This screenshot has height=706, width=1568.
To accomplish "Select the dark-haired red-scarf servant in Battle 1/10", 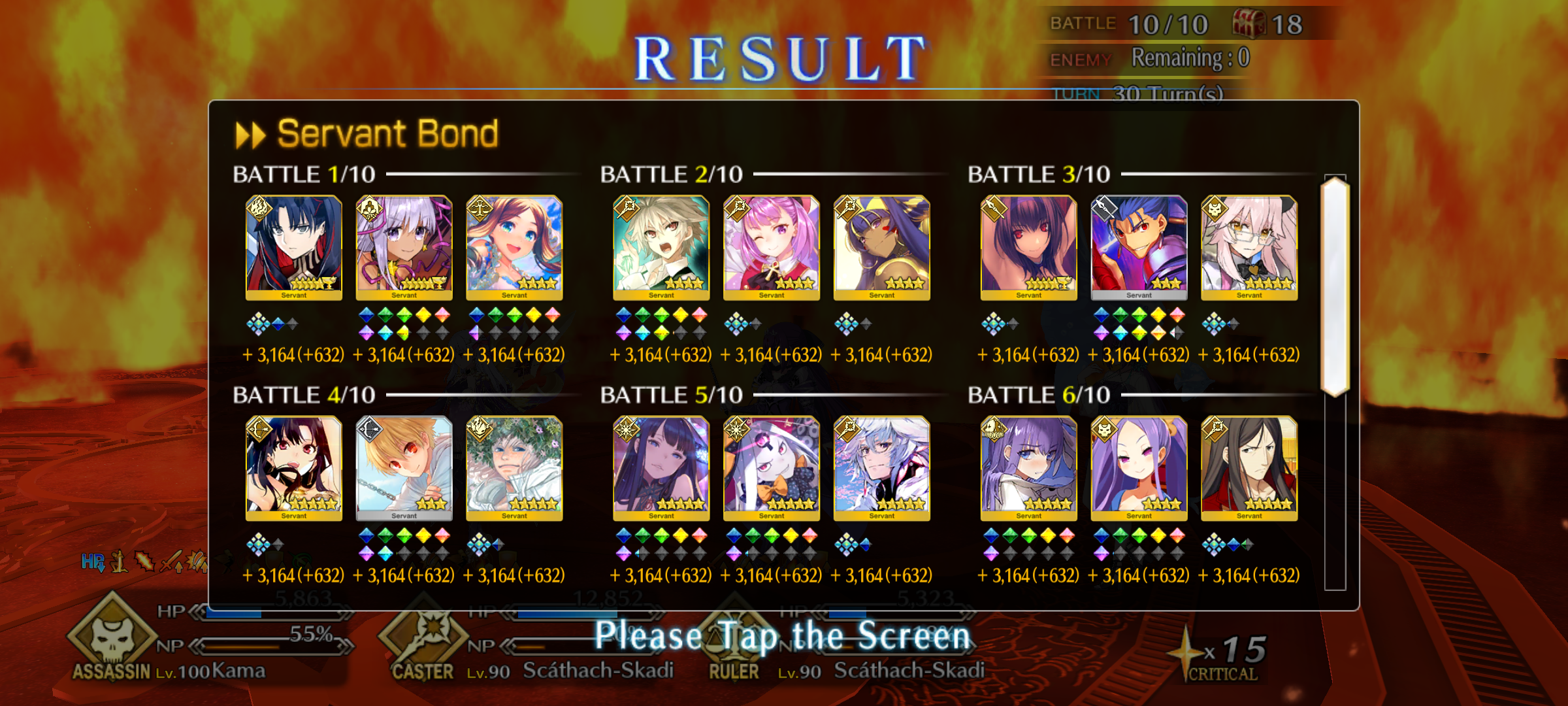I will coord(293,246).
